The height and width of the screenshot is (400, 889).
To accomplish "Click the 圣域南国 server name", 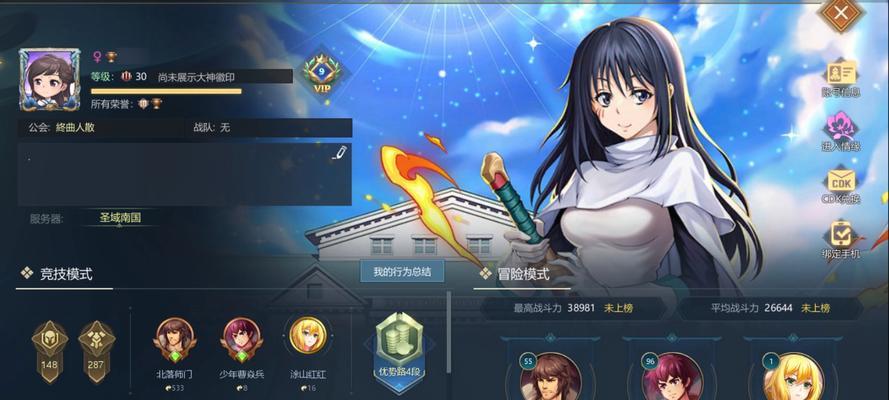I will (120, 217).
